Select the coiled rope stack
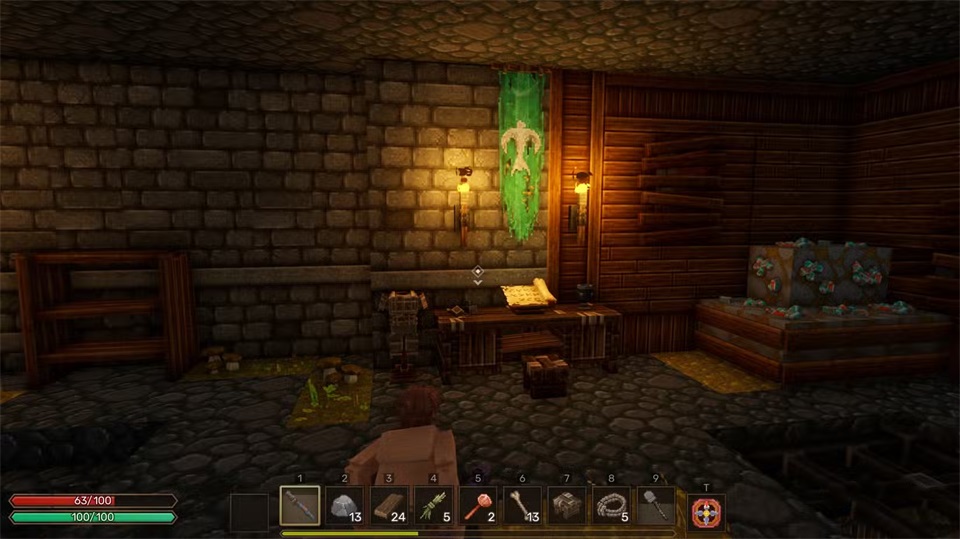This screenshot has width=960, height=539. [x=611, y=506]
